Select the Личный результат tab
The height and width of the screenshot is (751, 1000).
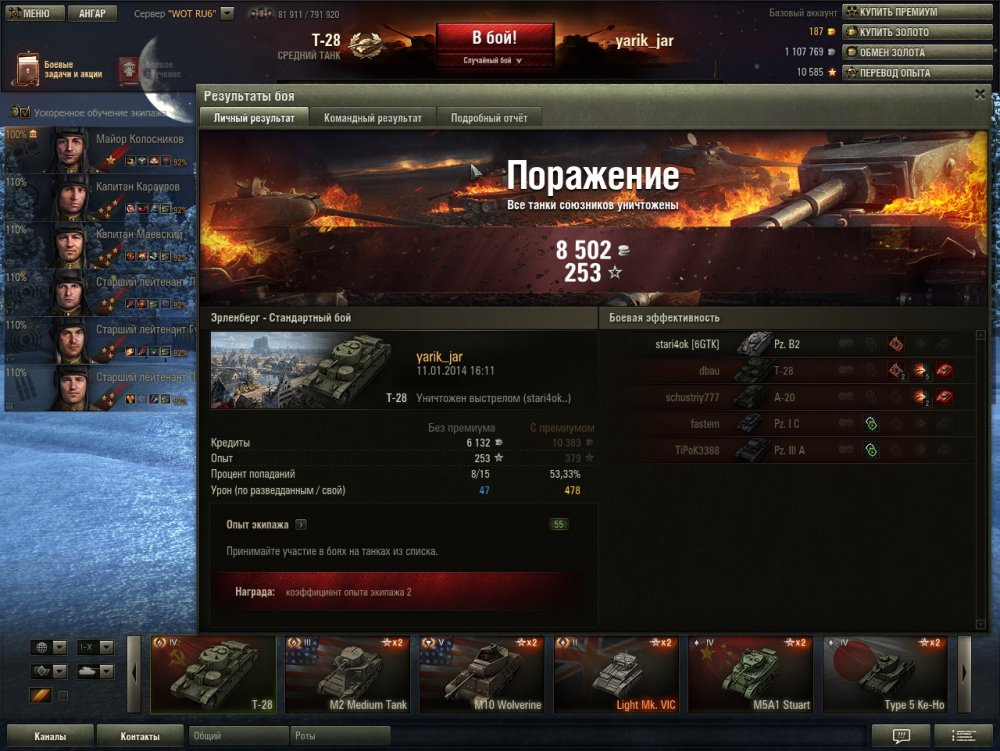[254, 118]
